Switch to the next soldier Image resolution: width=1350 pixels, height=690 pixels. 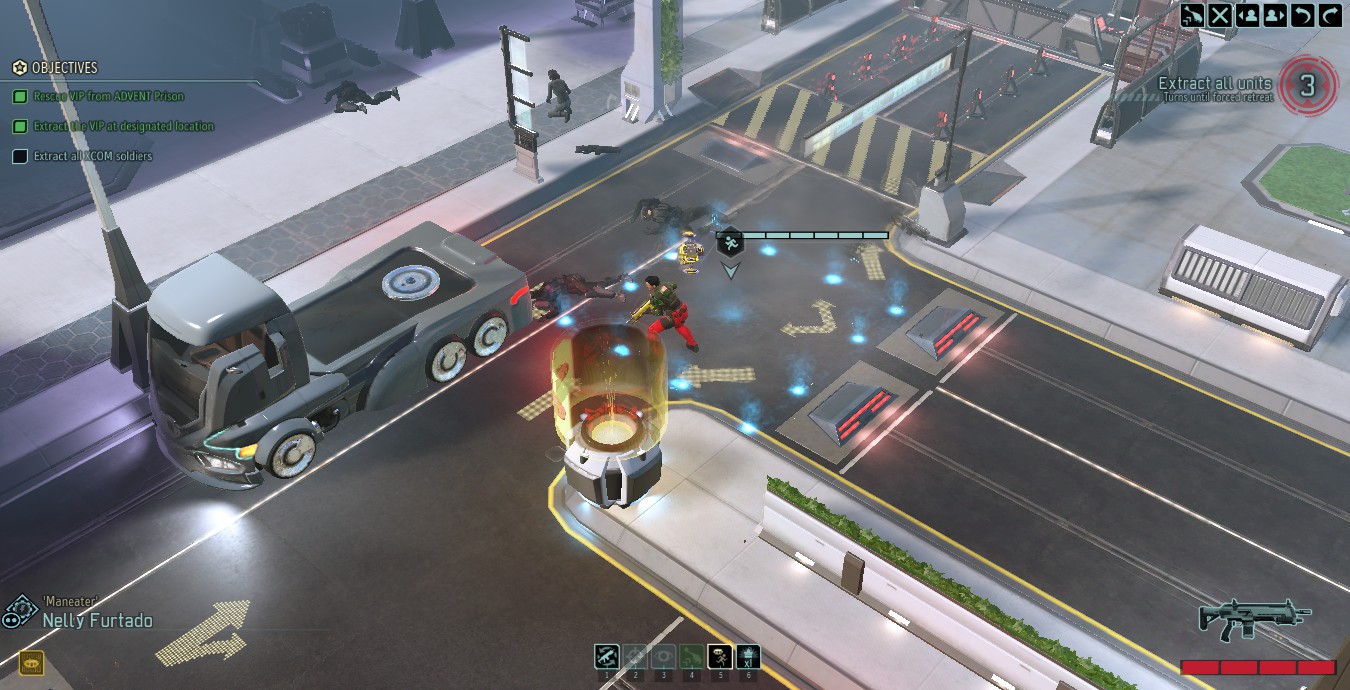pyautogui.click(x=1274, y=15)
